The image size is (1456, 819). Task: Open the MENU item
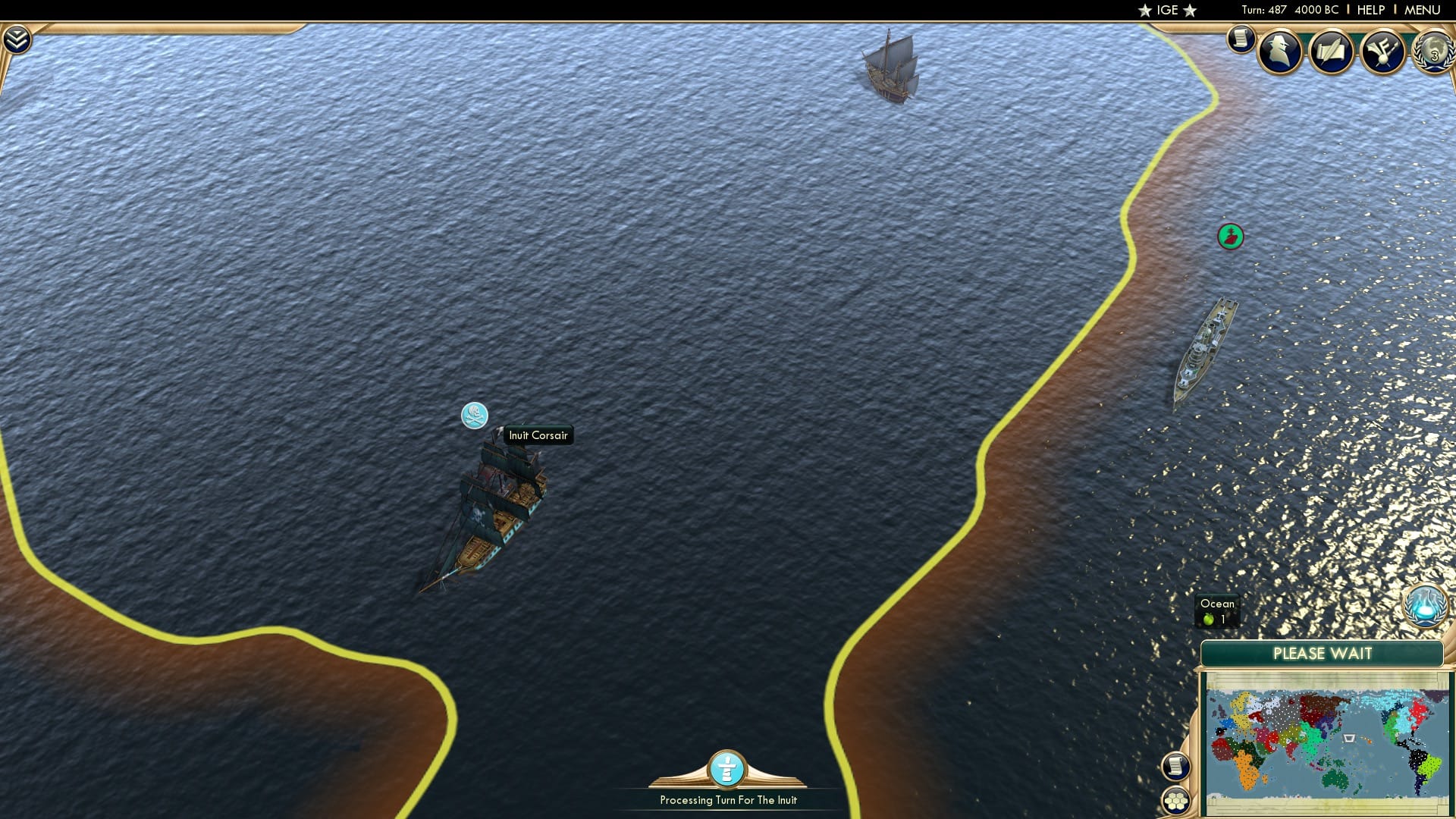click(1424, 10)
